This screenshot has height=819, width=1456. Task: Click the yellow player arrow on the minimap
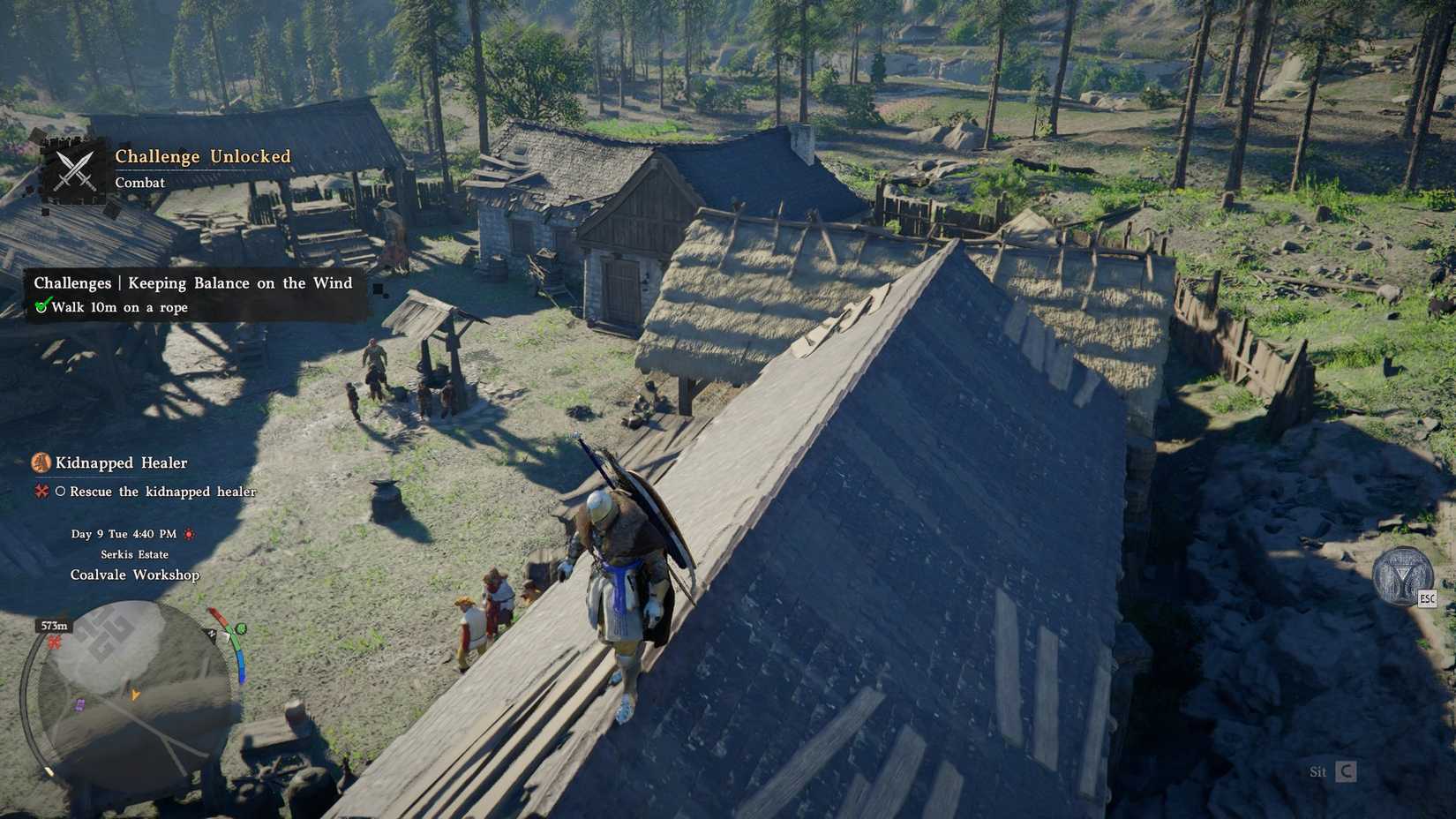point(135,694)
